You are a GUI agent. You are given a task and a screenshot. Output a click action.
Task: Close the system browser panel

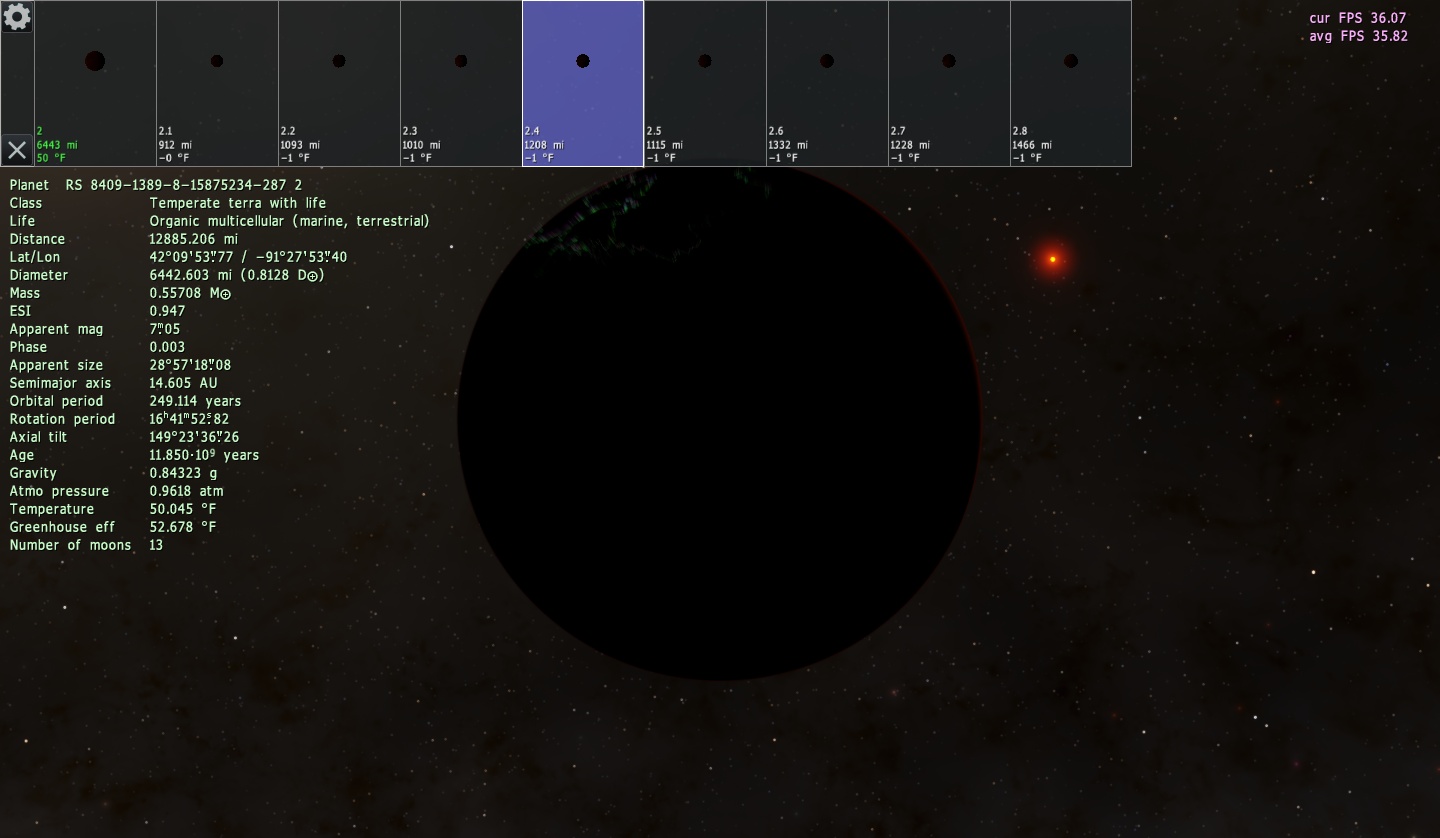[x=17, y=150]
